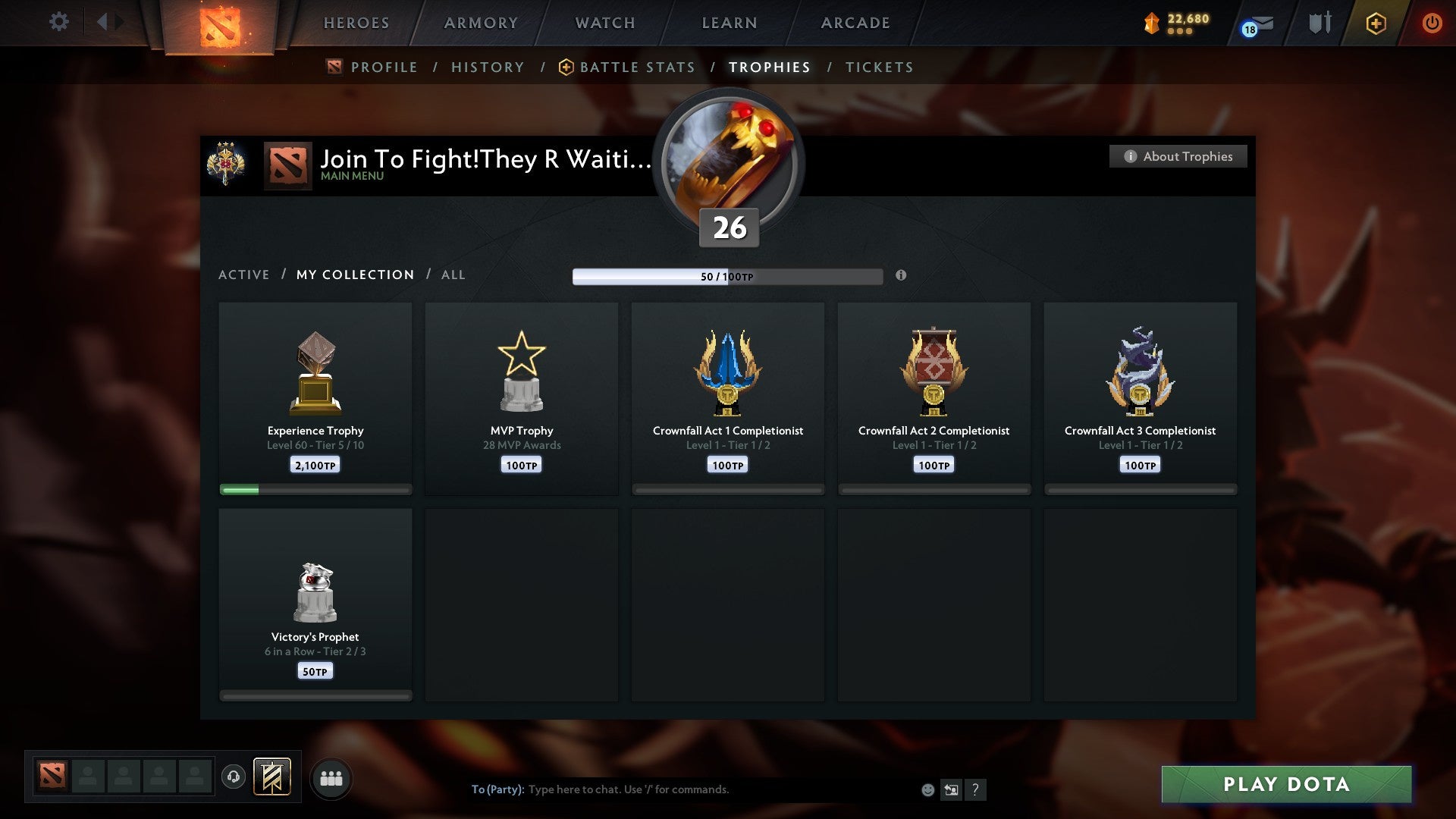Open Dota Plus via the gold hexagon icon
1456x819 pixels.
click(x=1376, y=23)
